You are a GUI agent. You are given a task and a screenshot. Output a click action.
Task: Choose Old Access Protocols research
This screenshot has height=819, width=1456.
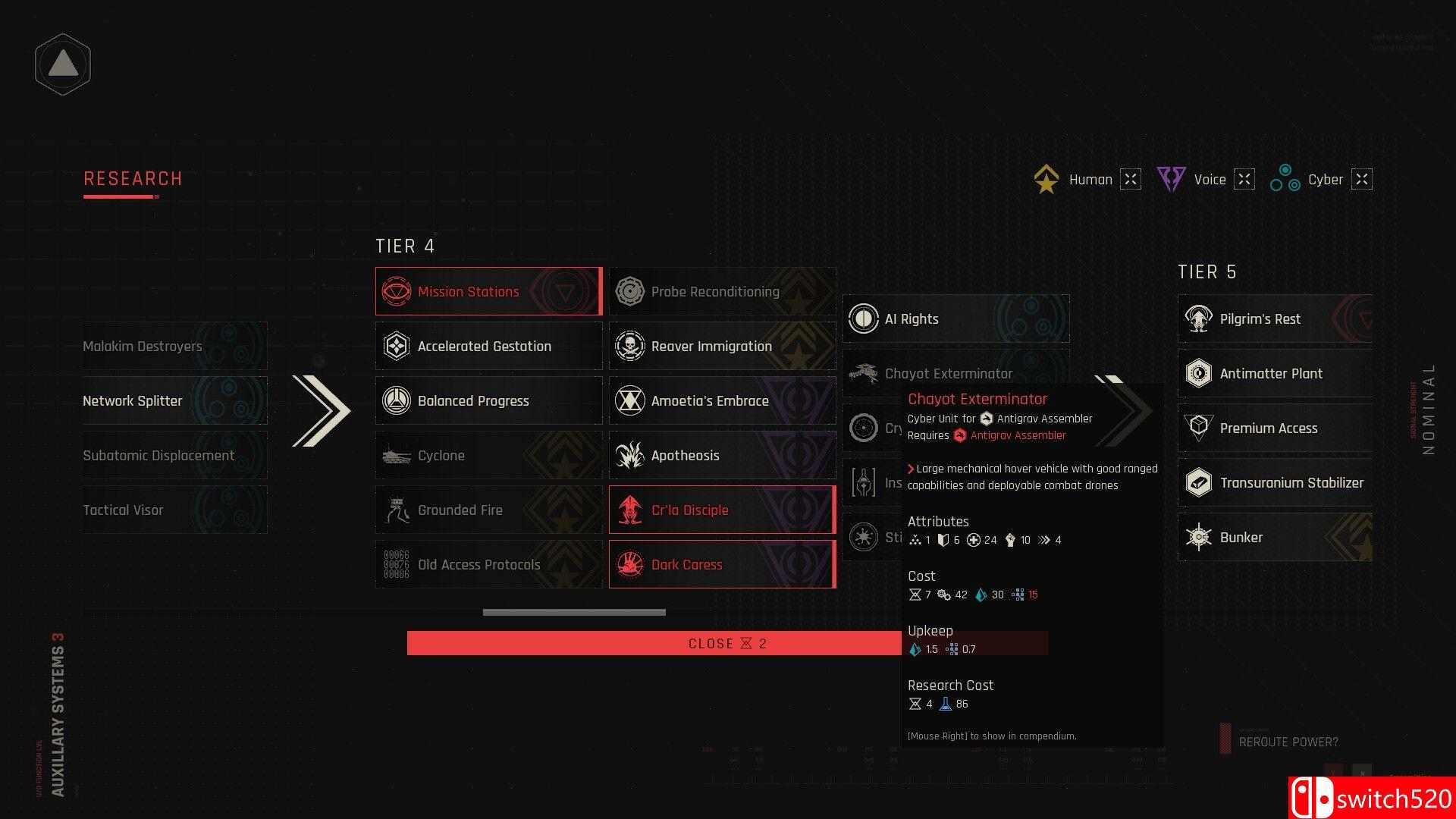488,565
